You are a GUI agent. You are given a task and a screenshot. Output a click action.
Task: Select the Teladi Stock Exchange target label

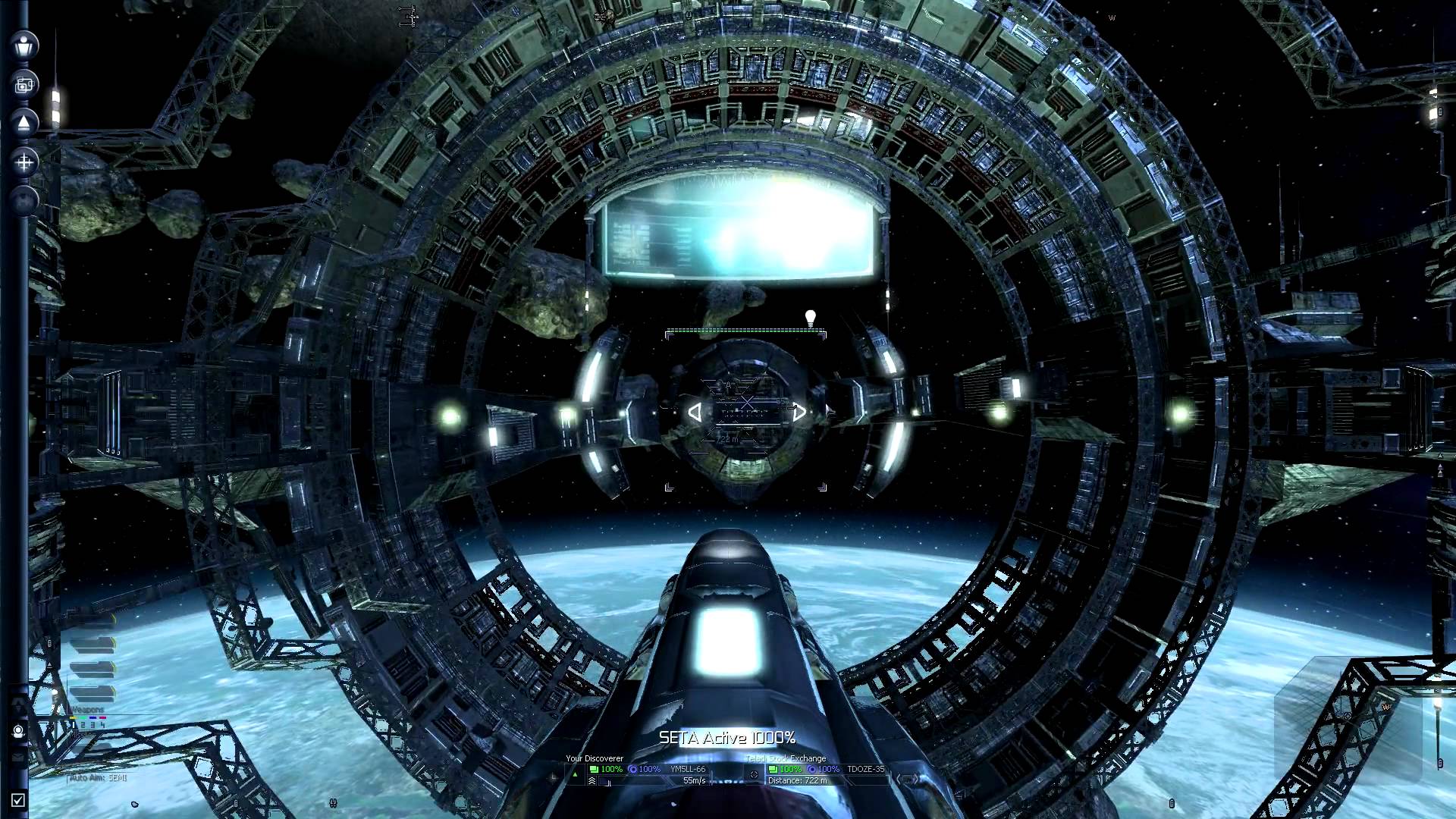point(785,758)
